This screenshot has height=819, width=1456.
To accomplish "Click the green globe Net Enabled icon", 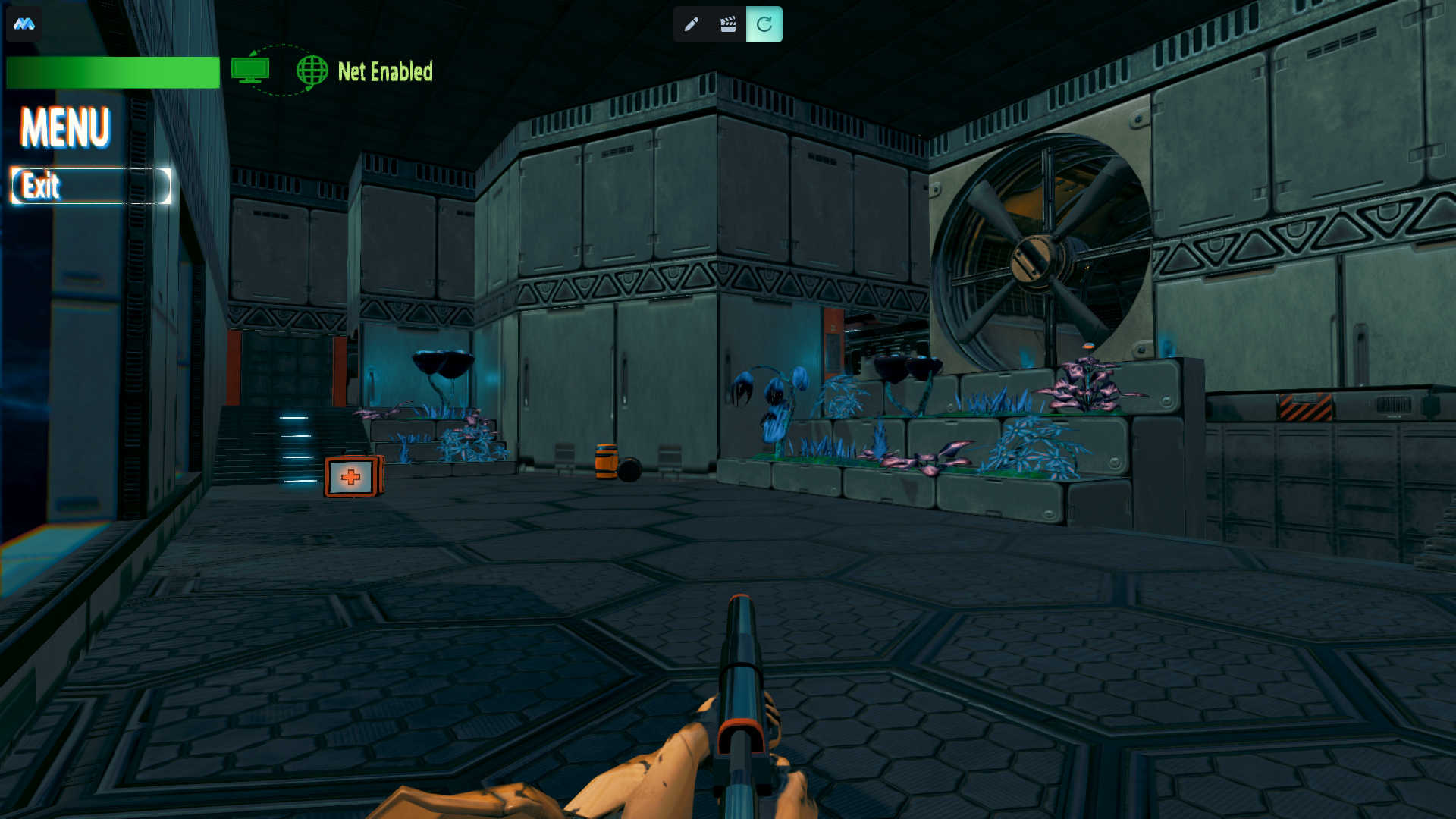I will click(312, 71).
